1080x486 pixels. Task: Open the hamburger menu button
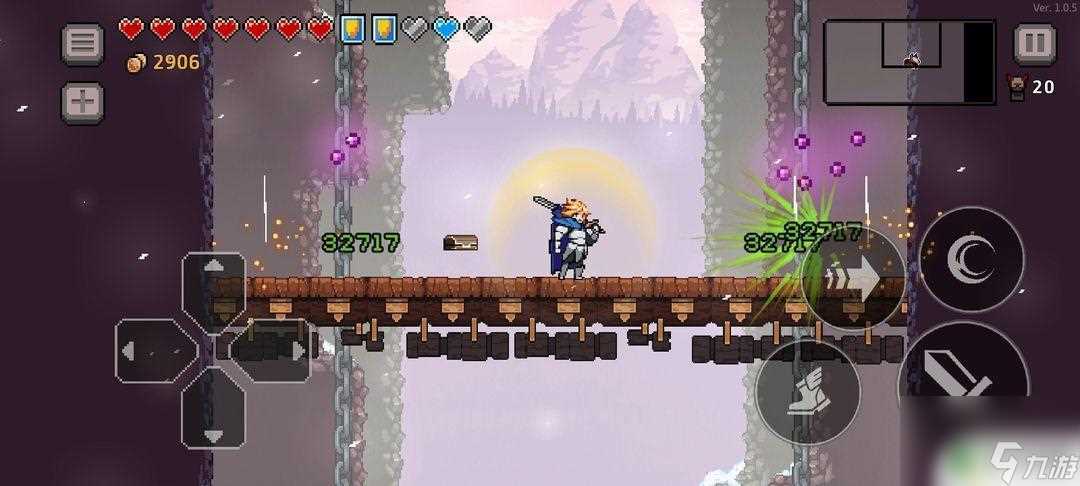pos(83,44)
